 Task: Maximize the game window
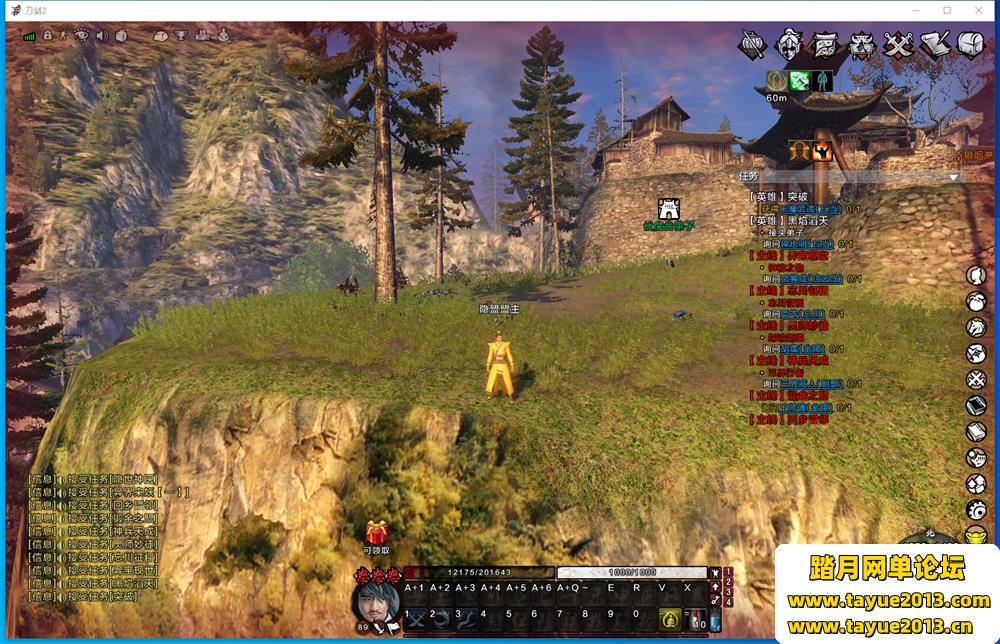946,10
